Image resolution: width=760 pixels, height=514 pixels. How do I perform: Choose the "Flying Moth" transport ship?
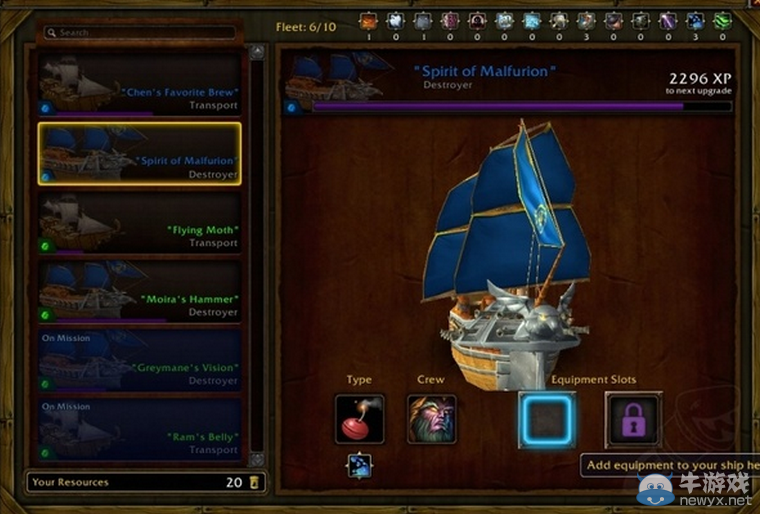coord(139,223)
